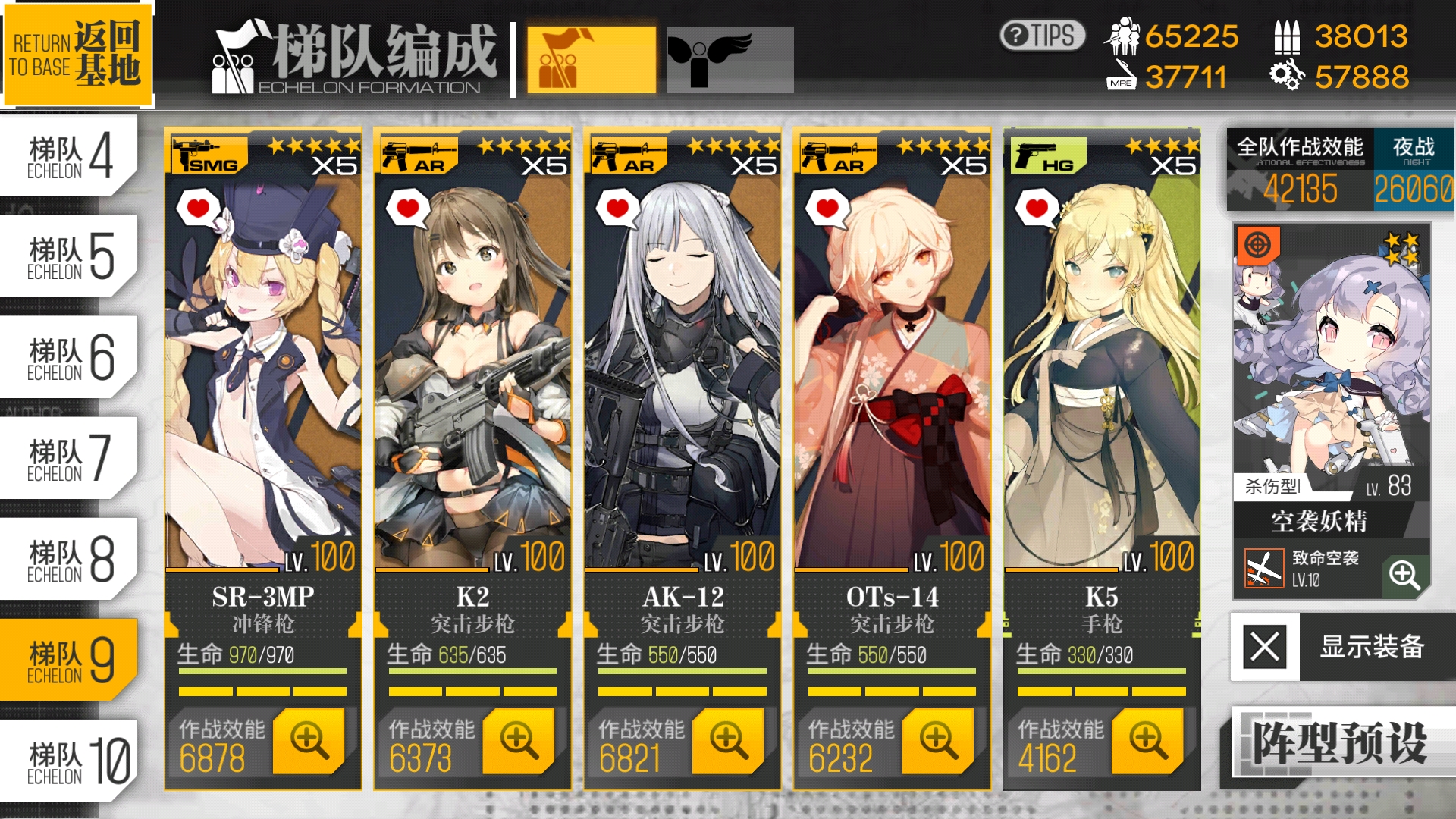Inspect SR-3MP combat effectiveness magnifier

(309, 740)
